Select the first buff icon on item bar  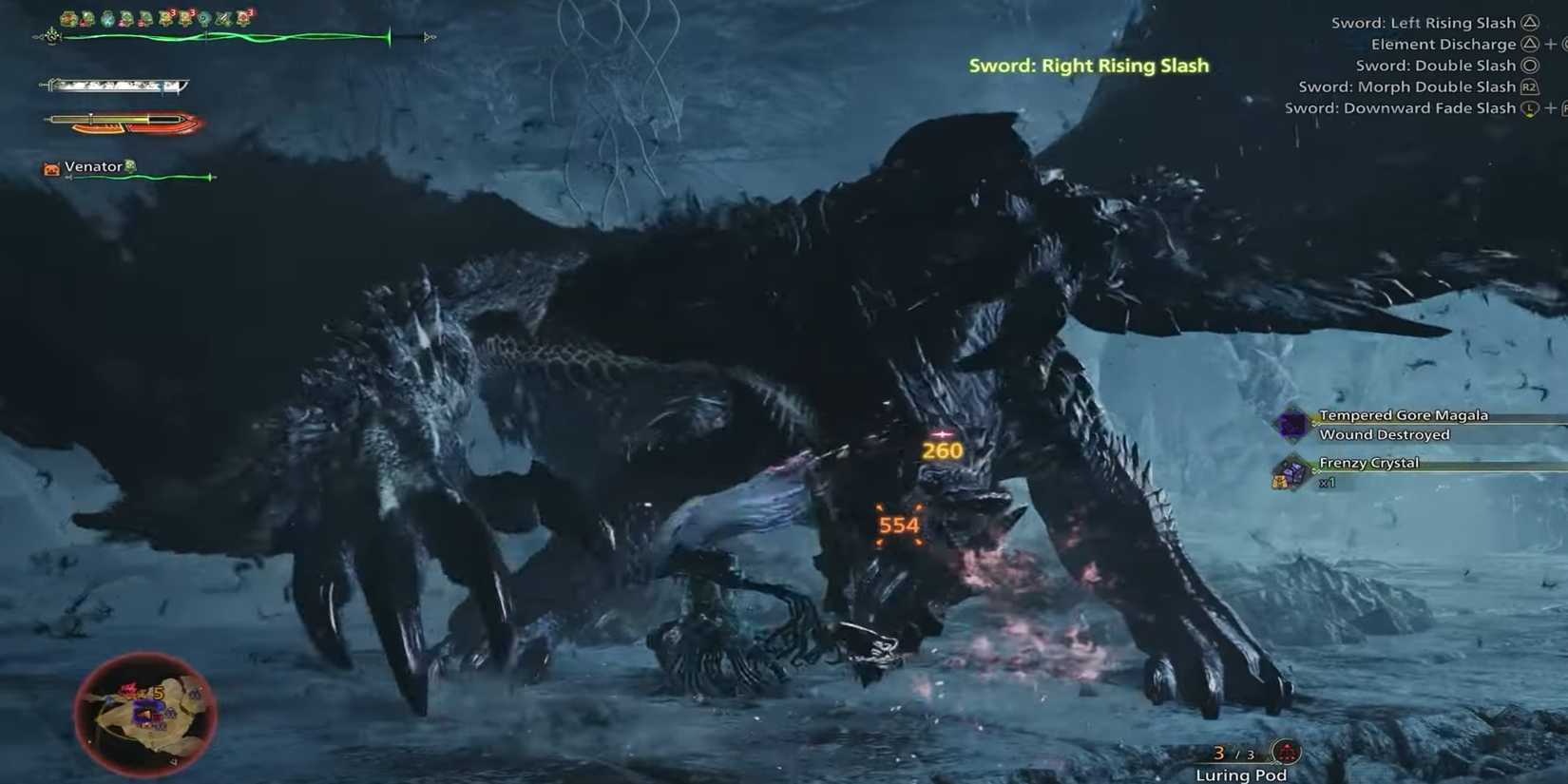click(x=67, y=16)
